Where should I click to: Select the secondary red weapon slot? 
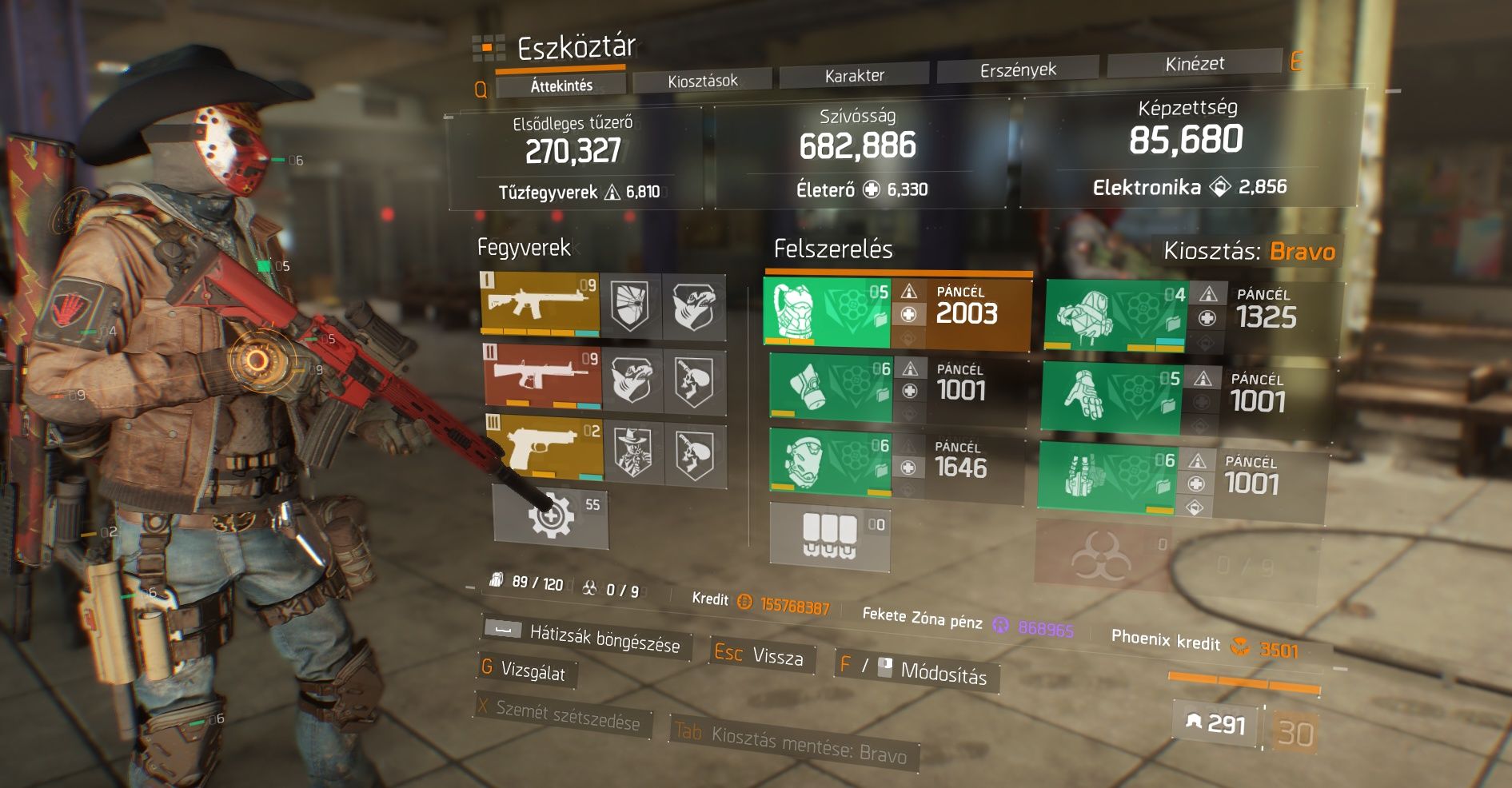[x=542, y=376]
